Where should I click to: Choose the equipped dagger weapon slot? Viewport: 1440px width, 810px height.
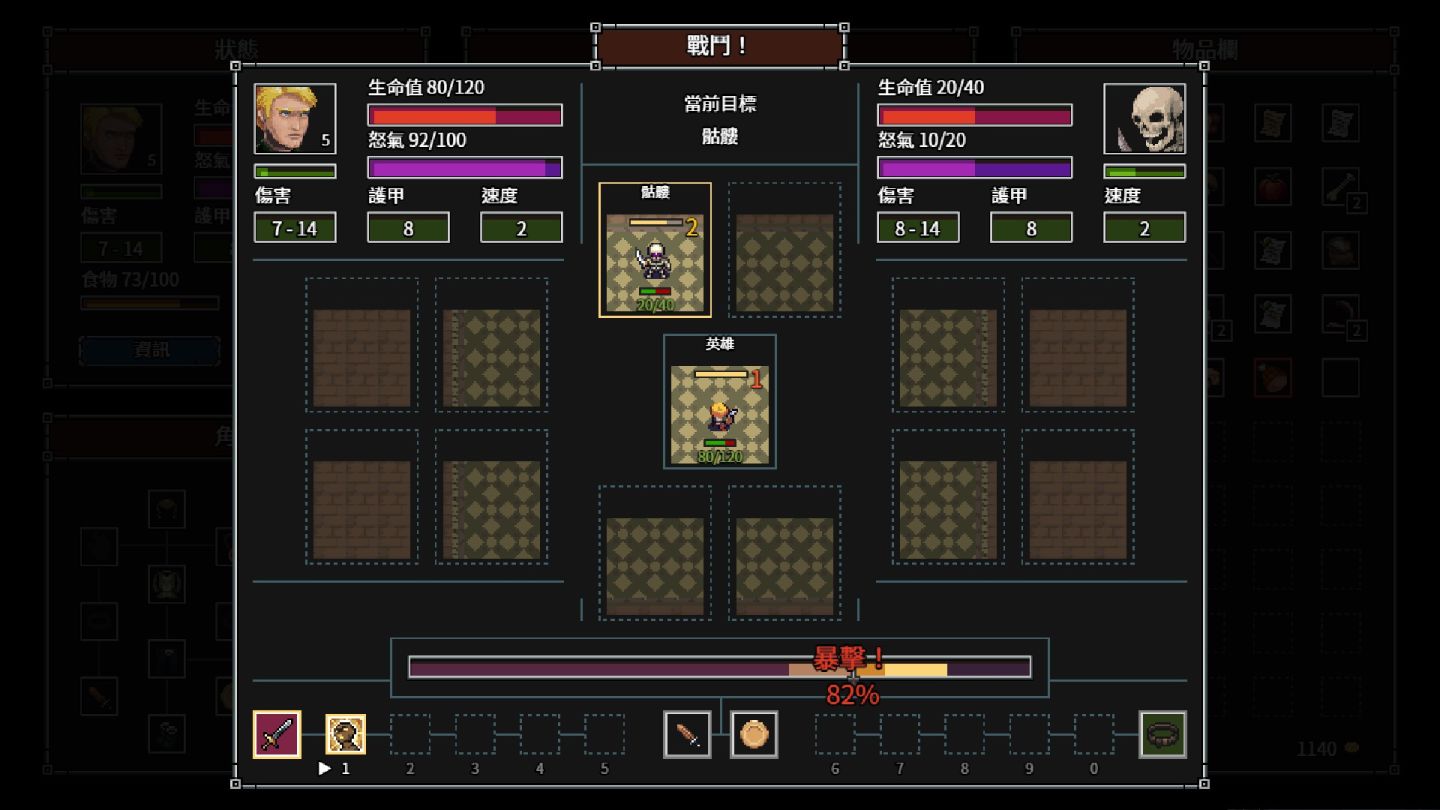pyautogui.click(x=688, y=735)
